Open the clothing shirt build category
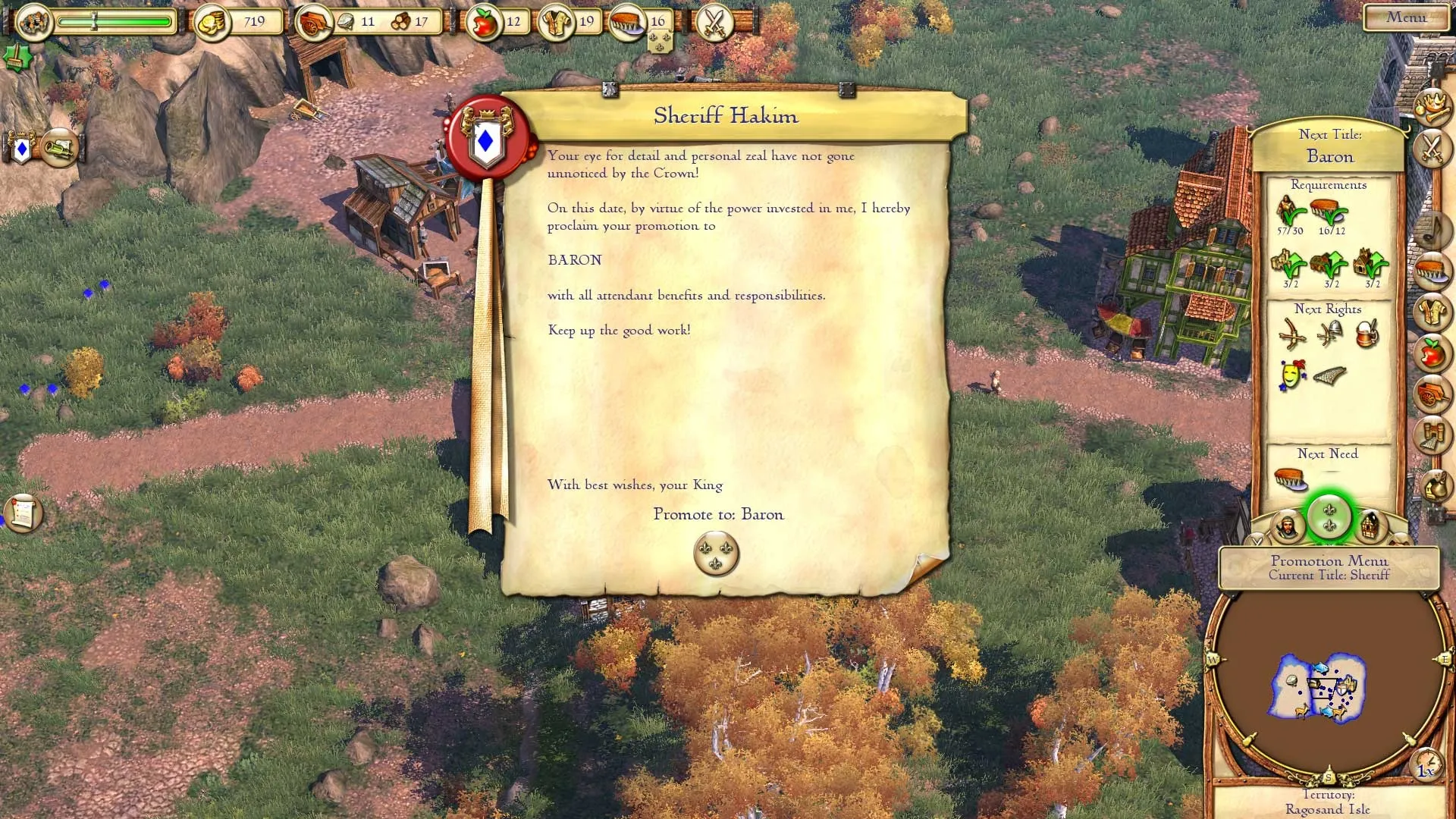 [x=1432, y=312]
